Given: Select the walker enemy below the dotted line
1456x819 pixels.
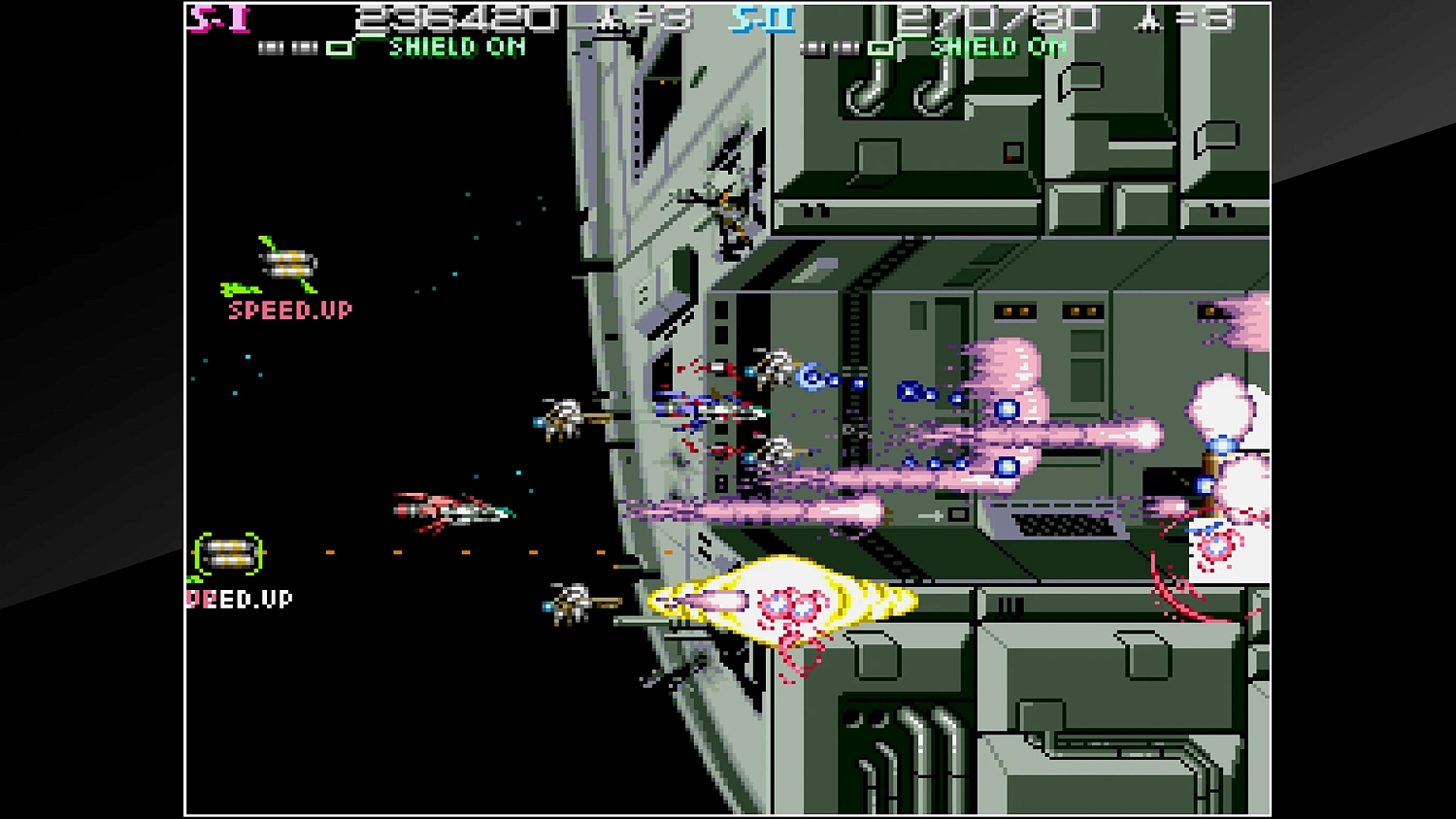Looking at the screenshot, I should click(x=573, y=602).
